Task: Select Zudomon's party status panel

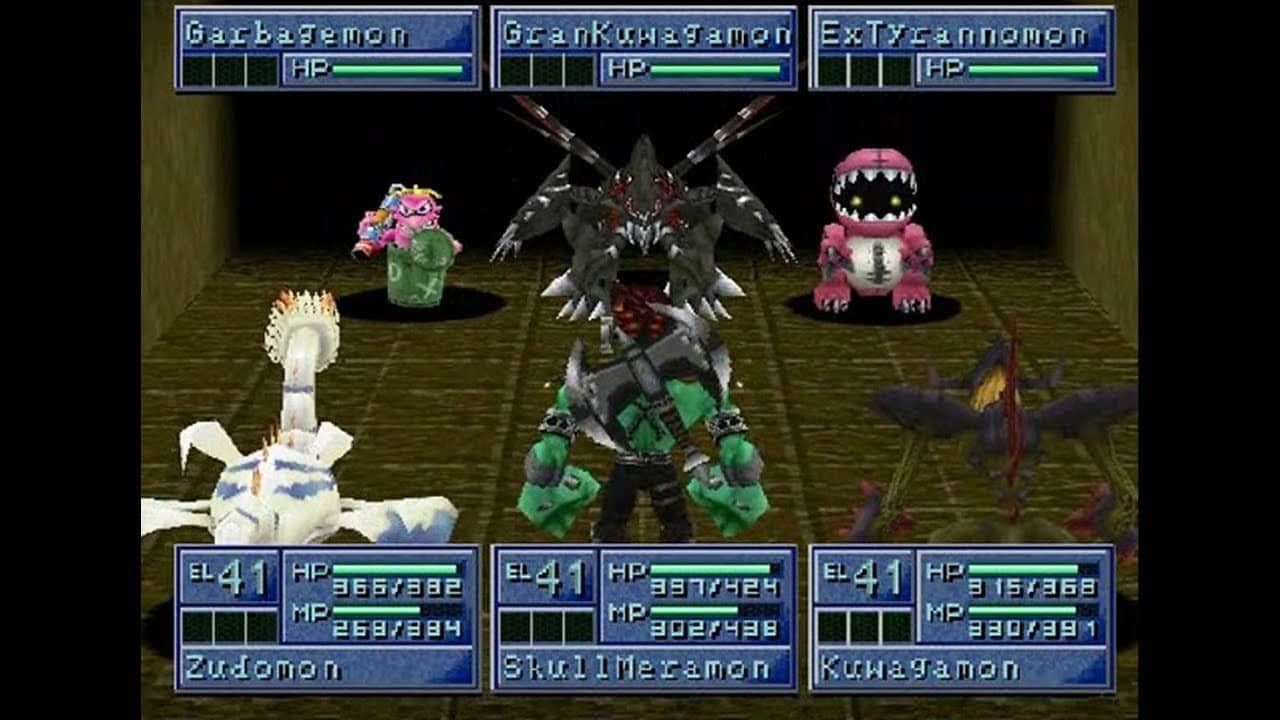Action: [x=327, y=618]
